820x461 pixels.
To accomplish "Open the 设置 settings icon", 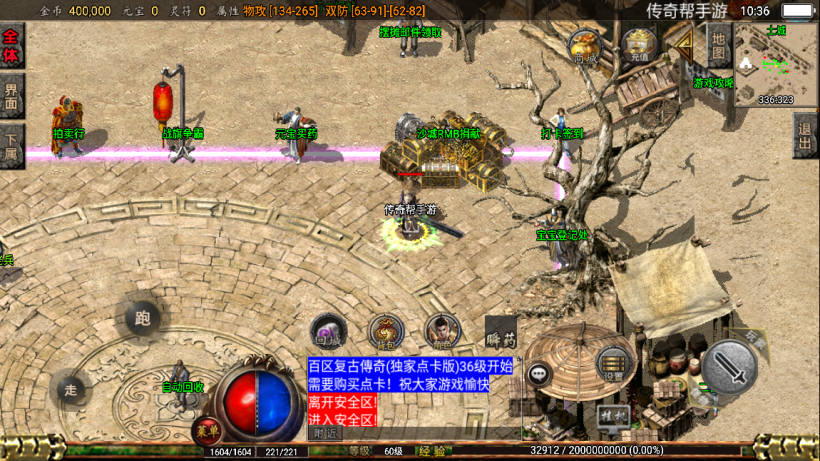I will [613, 367].
